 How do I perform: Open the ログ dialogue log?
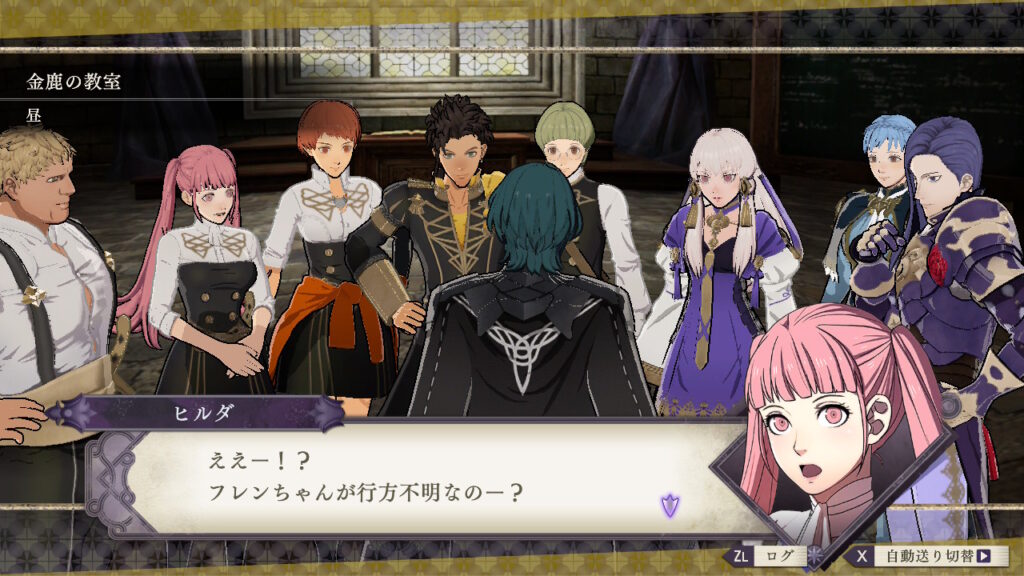768,556
